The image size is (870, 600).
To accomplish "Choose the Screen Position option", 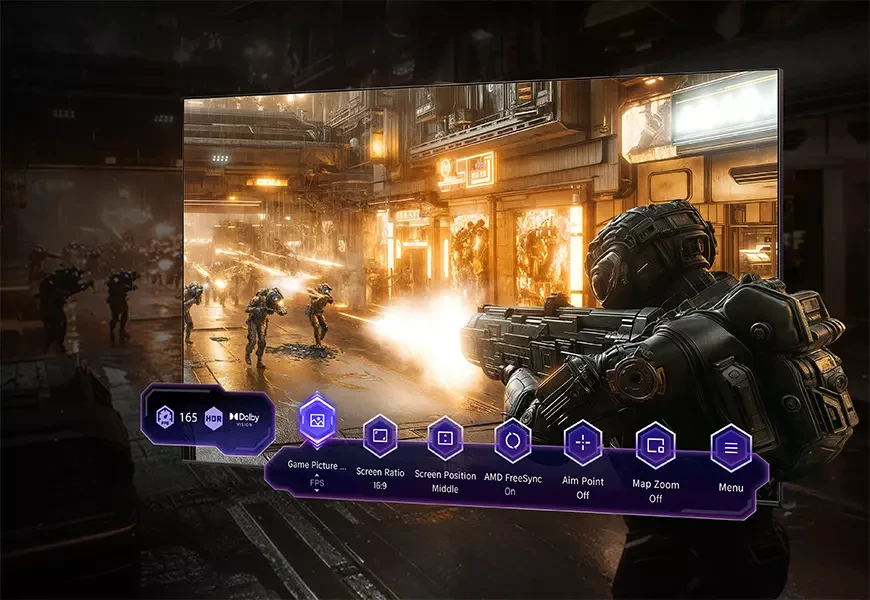I will 445,438.
